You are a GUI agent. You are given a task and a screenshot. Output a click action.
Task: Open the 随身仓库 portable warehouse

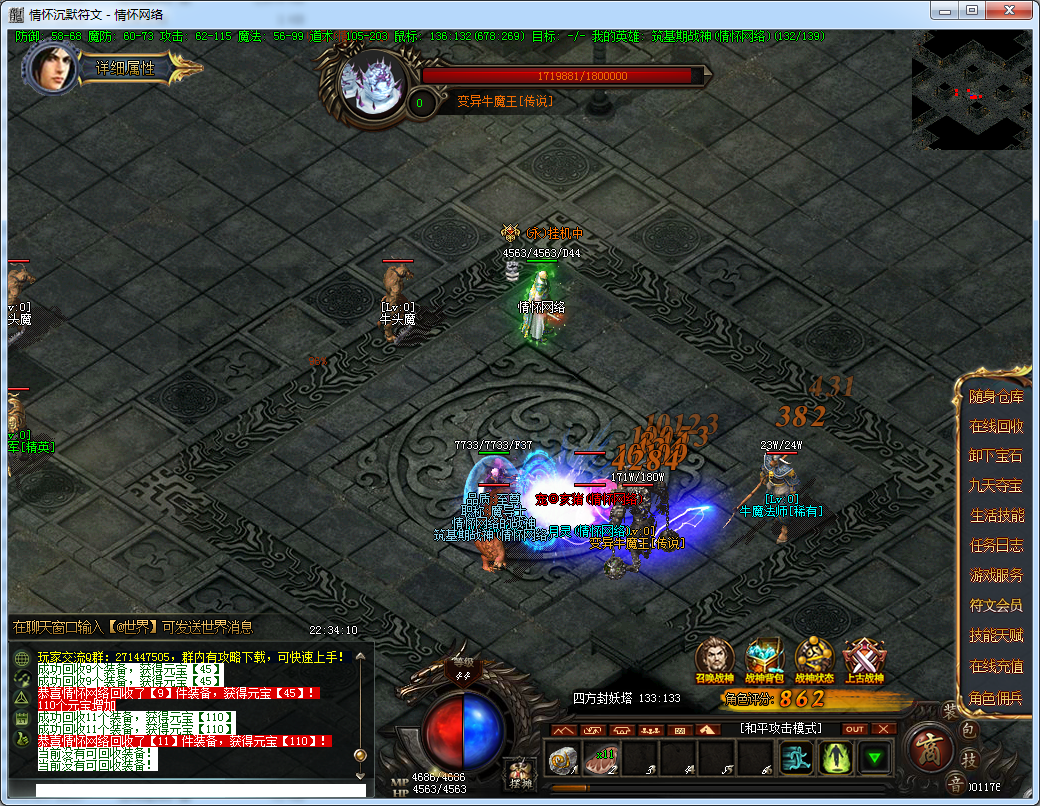[996, 397]
